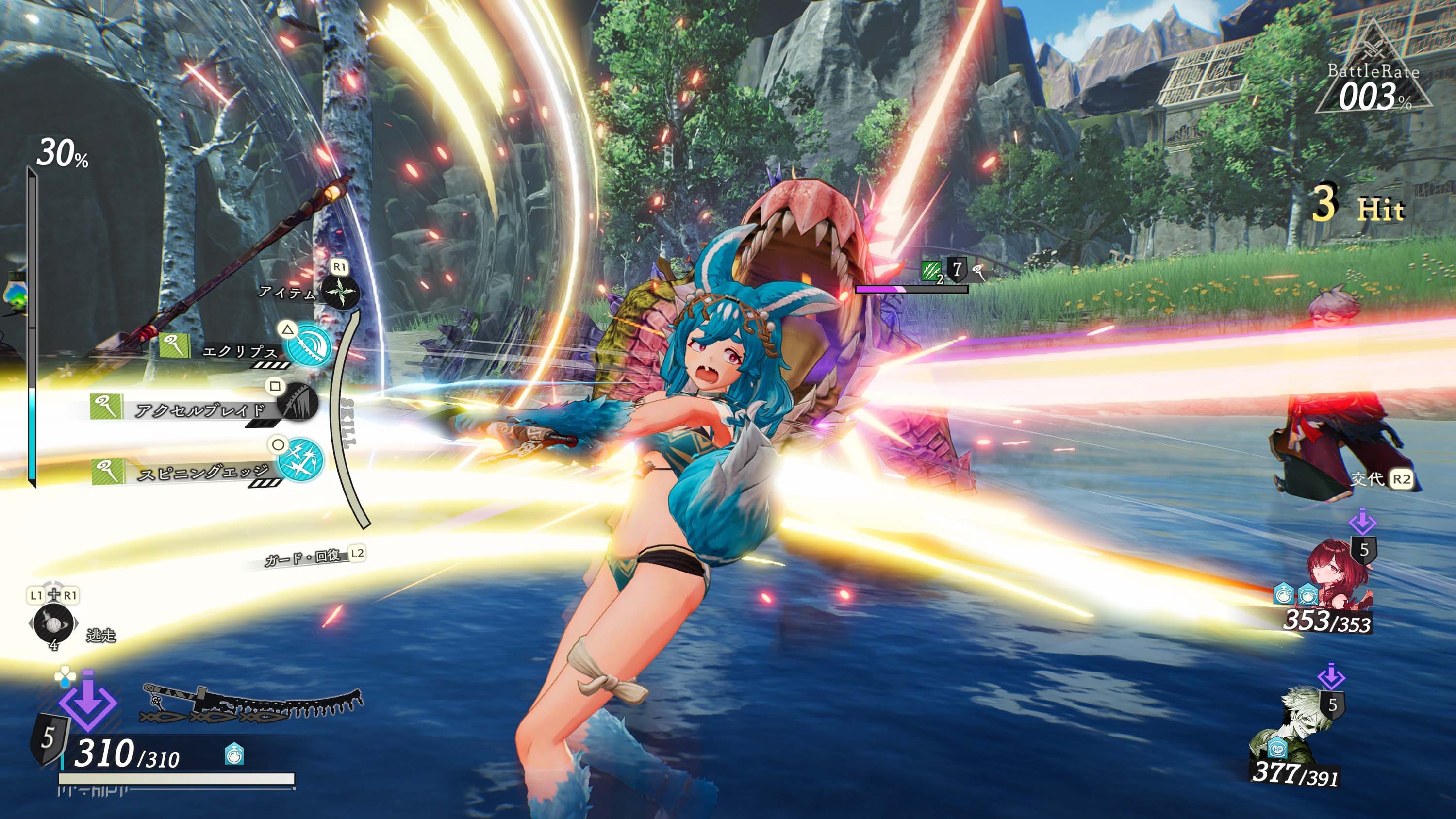Trigger the スピニングエッジ skill icon
This screenshot has height=819, width=1456.
coord(300,460)
